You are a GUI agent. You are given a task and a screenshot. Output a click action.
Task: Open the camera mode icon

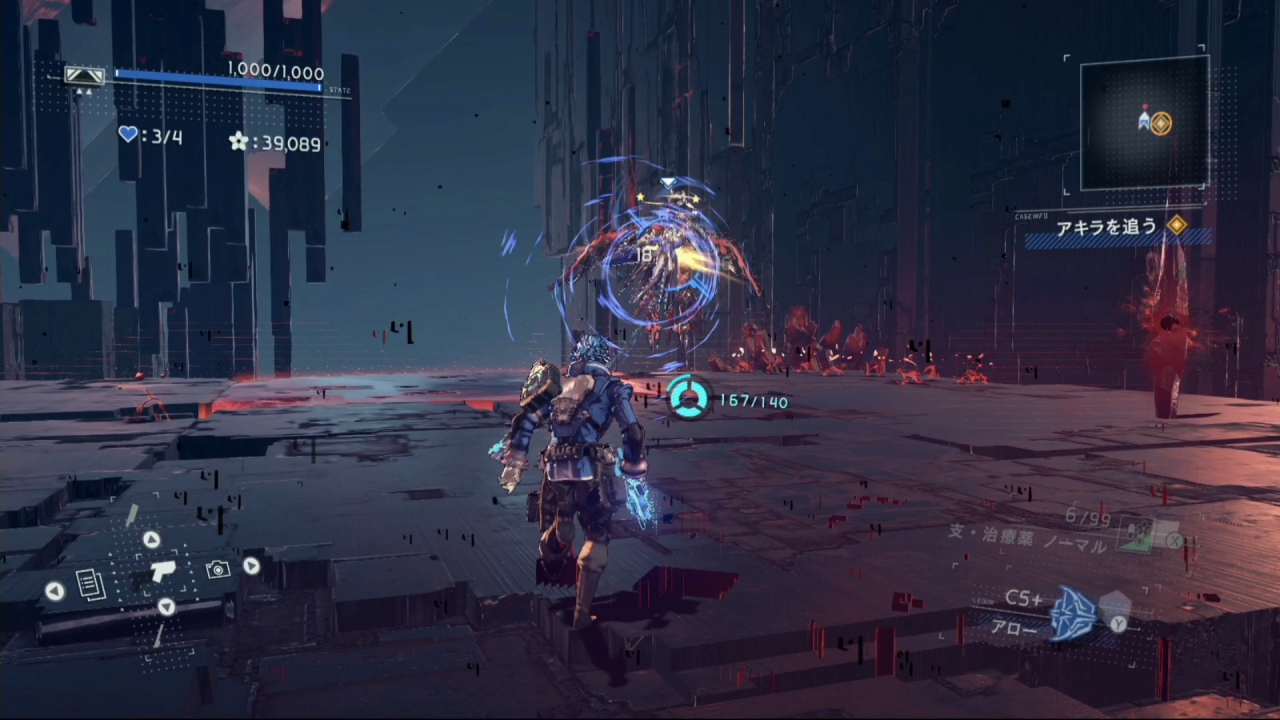[217, 569]
